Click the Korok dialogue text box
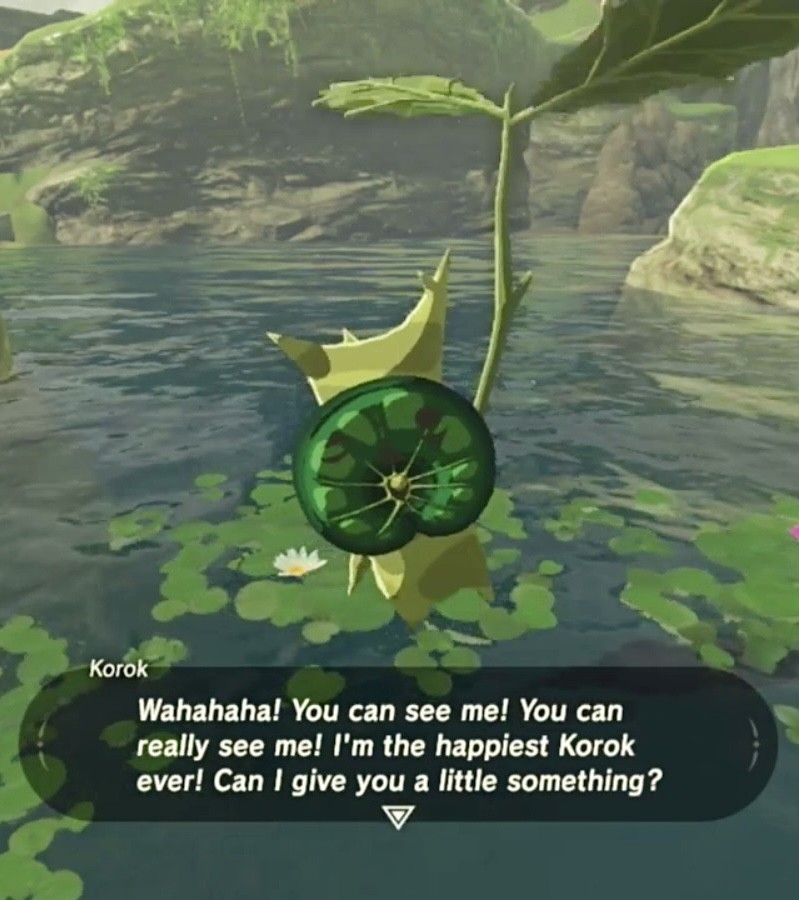Viewport: 799px width, 900px height. pyautogui.click(x=398, y=744)
